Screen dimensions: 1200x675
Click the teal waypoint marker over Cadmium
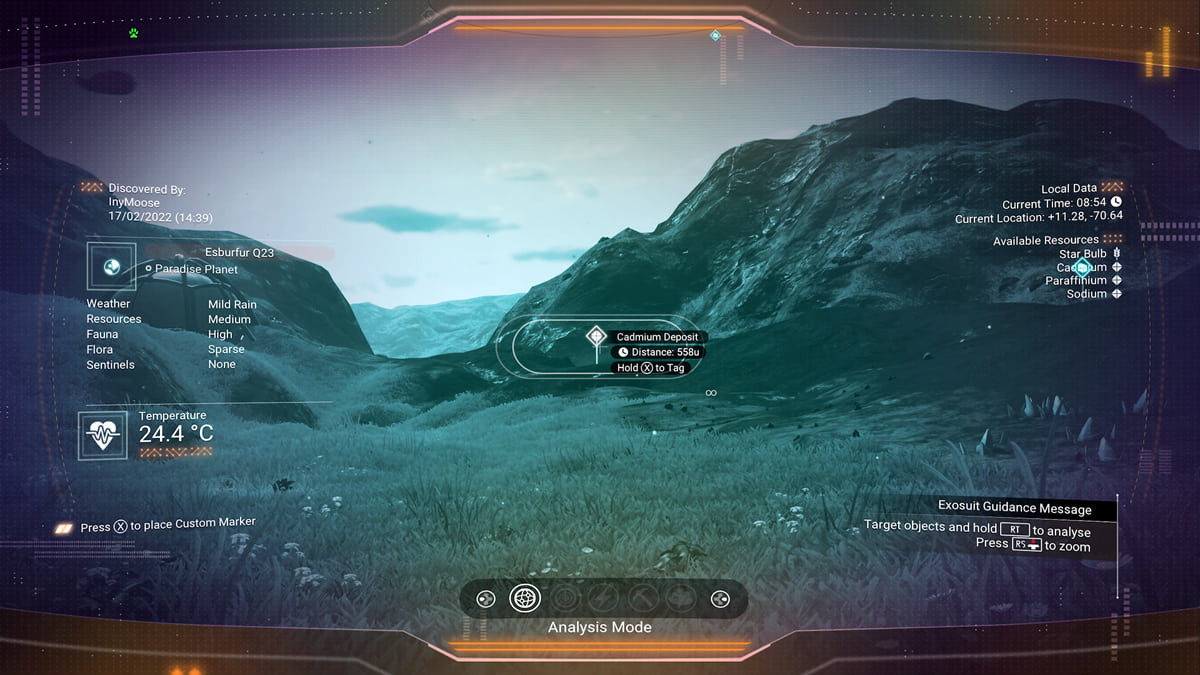tap(1081, 267)
